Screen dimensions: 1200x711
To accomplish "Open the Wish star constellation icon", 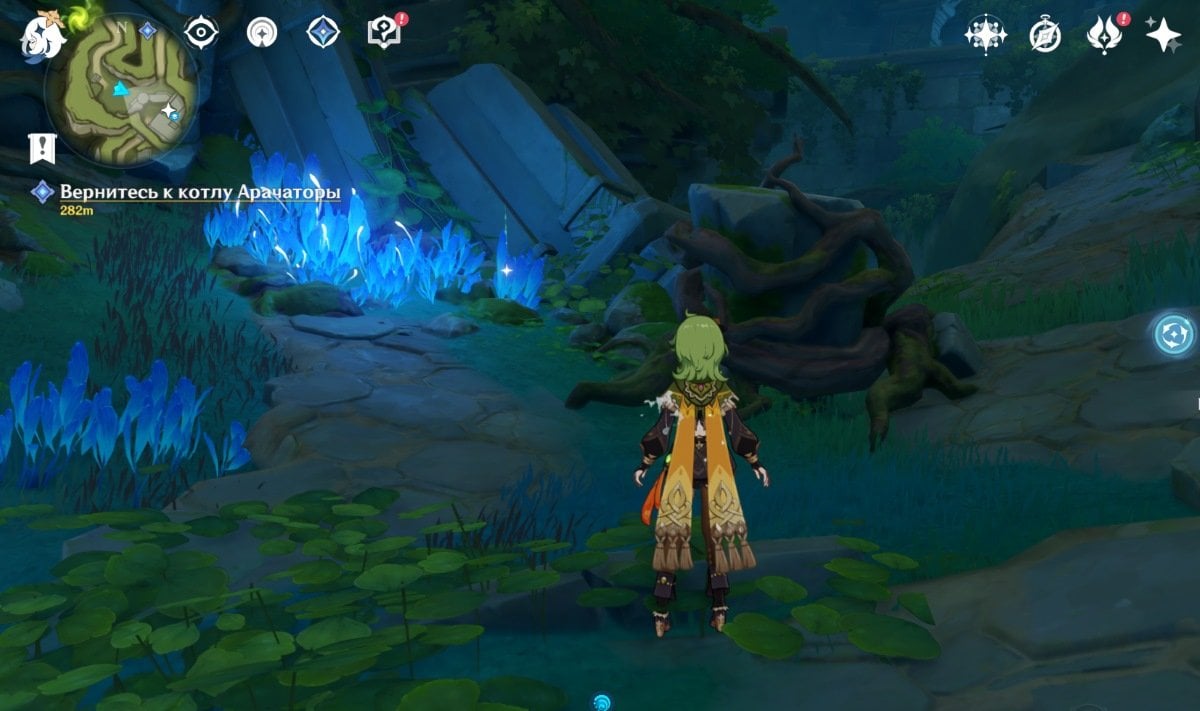I will tap(984, 35).
